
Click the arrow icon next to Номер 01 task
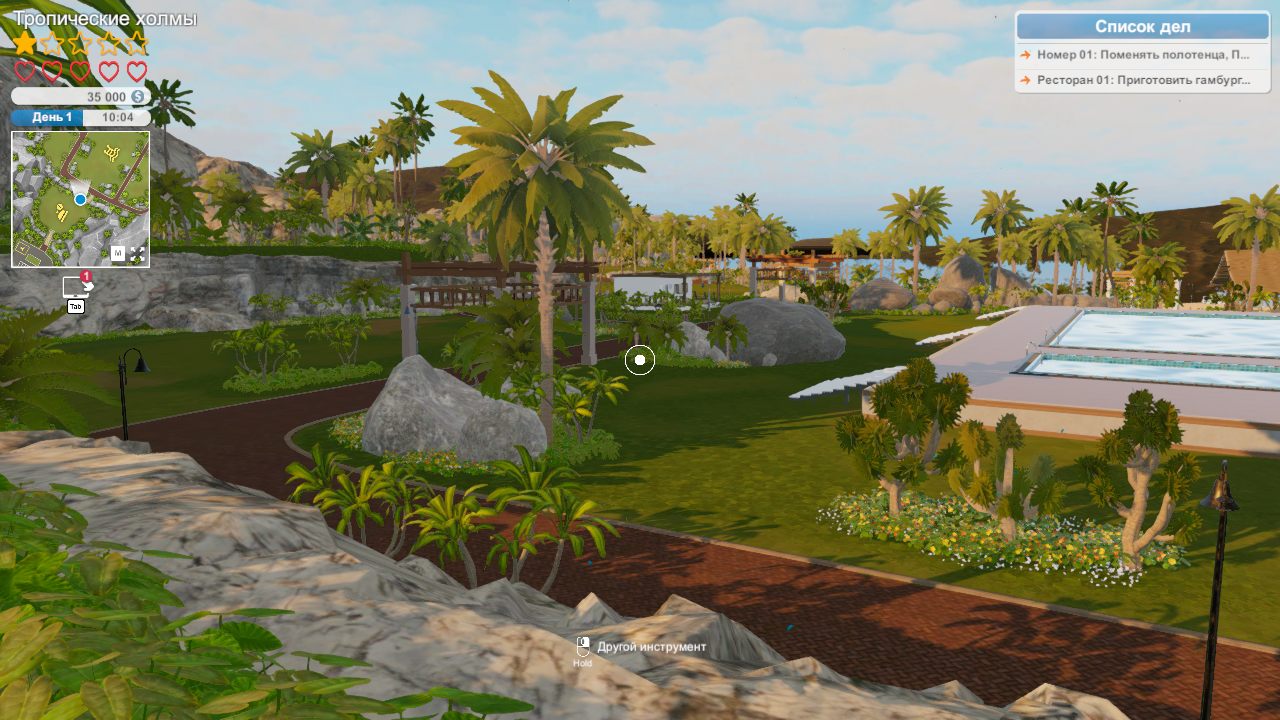click(1026, 55)
